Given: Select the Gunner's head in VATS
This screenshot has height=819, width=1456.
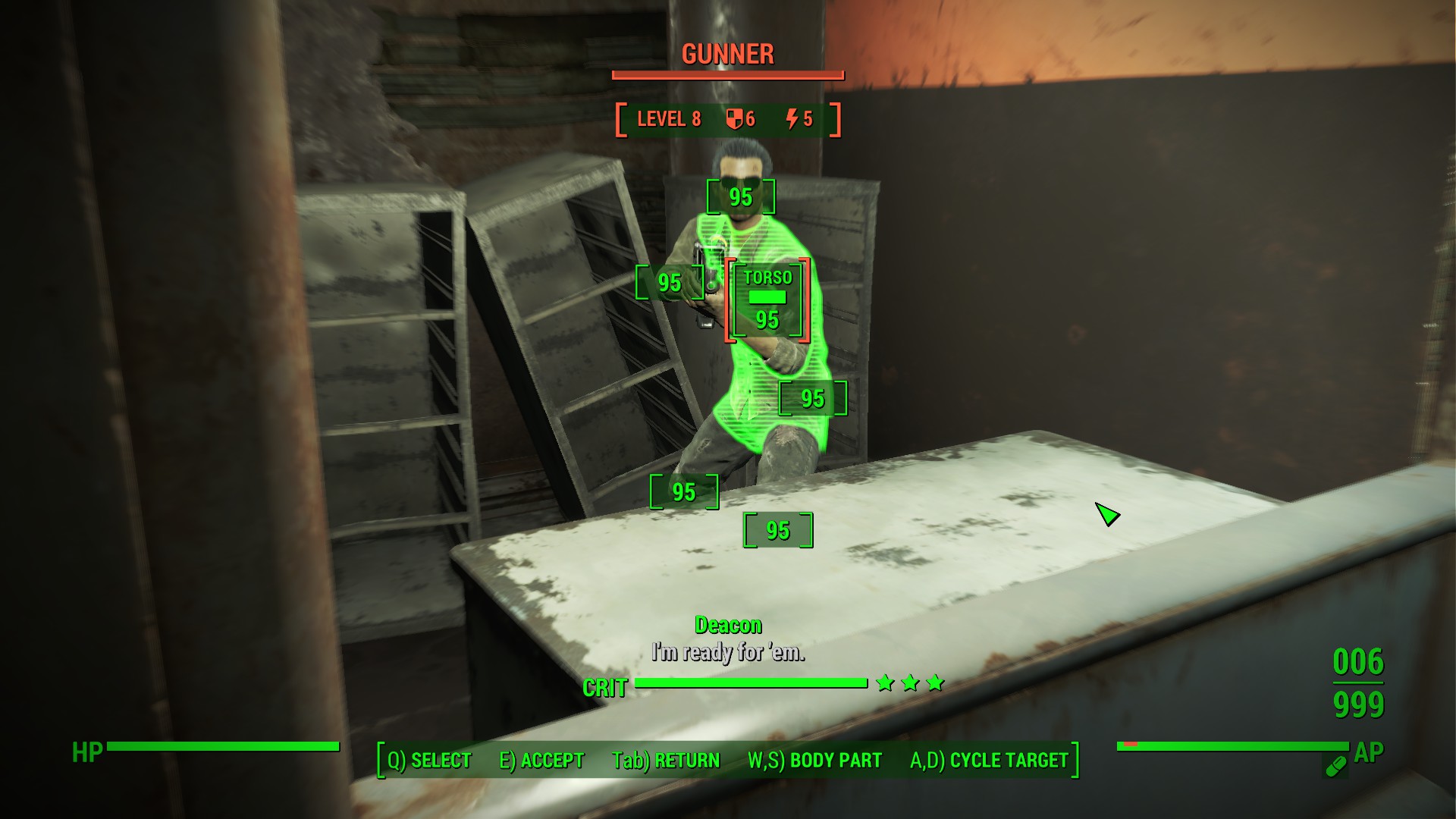Looking at the screenshot, I should coord(739,199).
